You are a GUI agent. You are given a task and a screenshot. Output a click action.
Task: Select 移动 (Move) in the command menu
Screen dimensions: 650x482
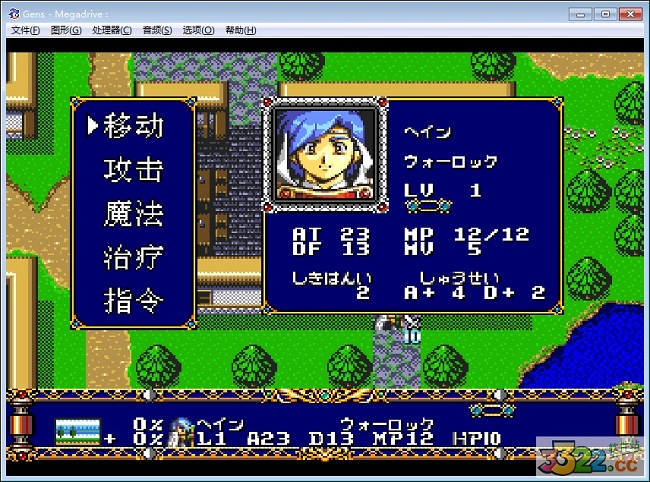133,126
